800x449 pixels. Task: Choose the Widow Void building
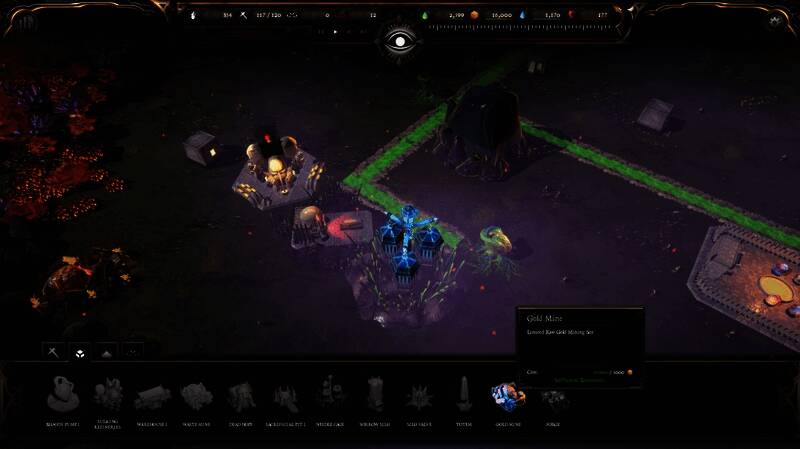[x=374, y=395]
